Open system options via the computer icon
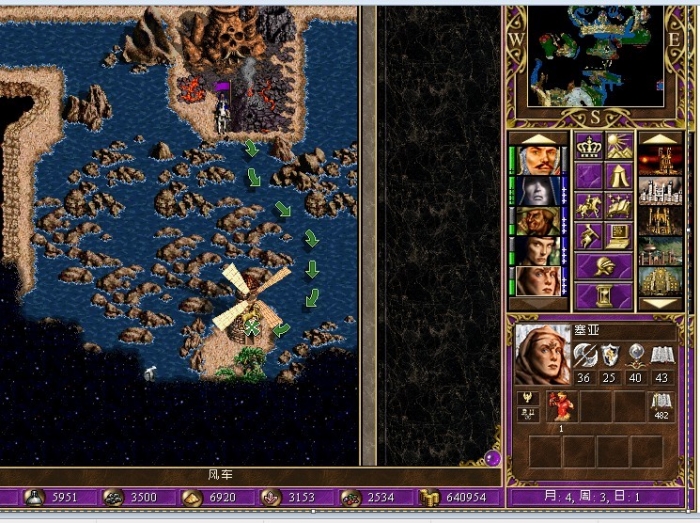Image resolution: width=700 pixels, height=523 pixels. [618, 236]
